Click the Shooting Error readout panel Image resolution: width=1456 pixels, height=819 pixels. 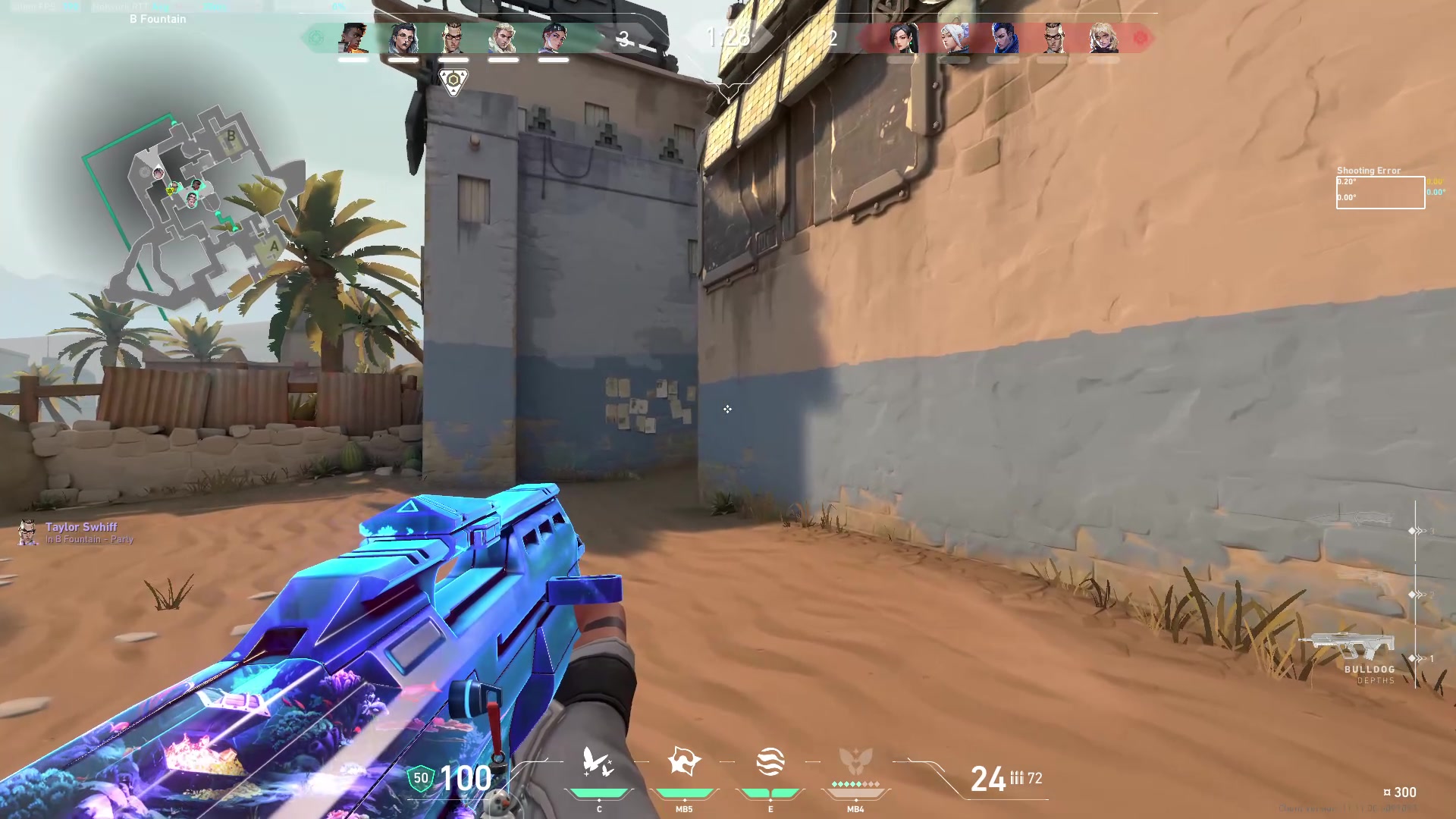point(1379,188)
